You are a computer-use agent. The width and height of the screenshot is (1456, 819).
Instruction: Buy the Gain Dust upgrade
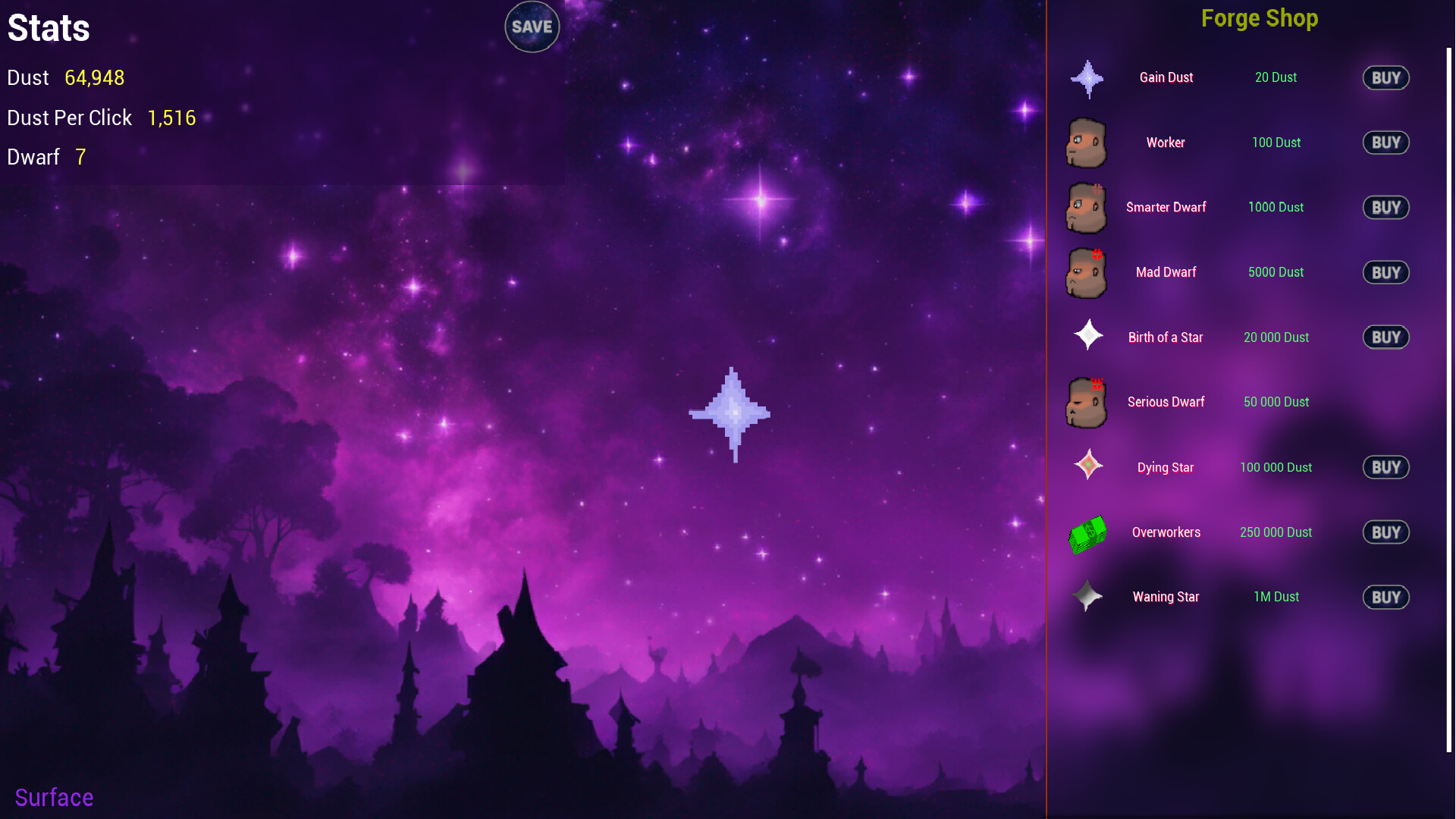pyautogui.click(x=1385, y=77)
